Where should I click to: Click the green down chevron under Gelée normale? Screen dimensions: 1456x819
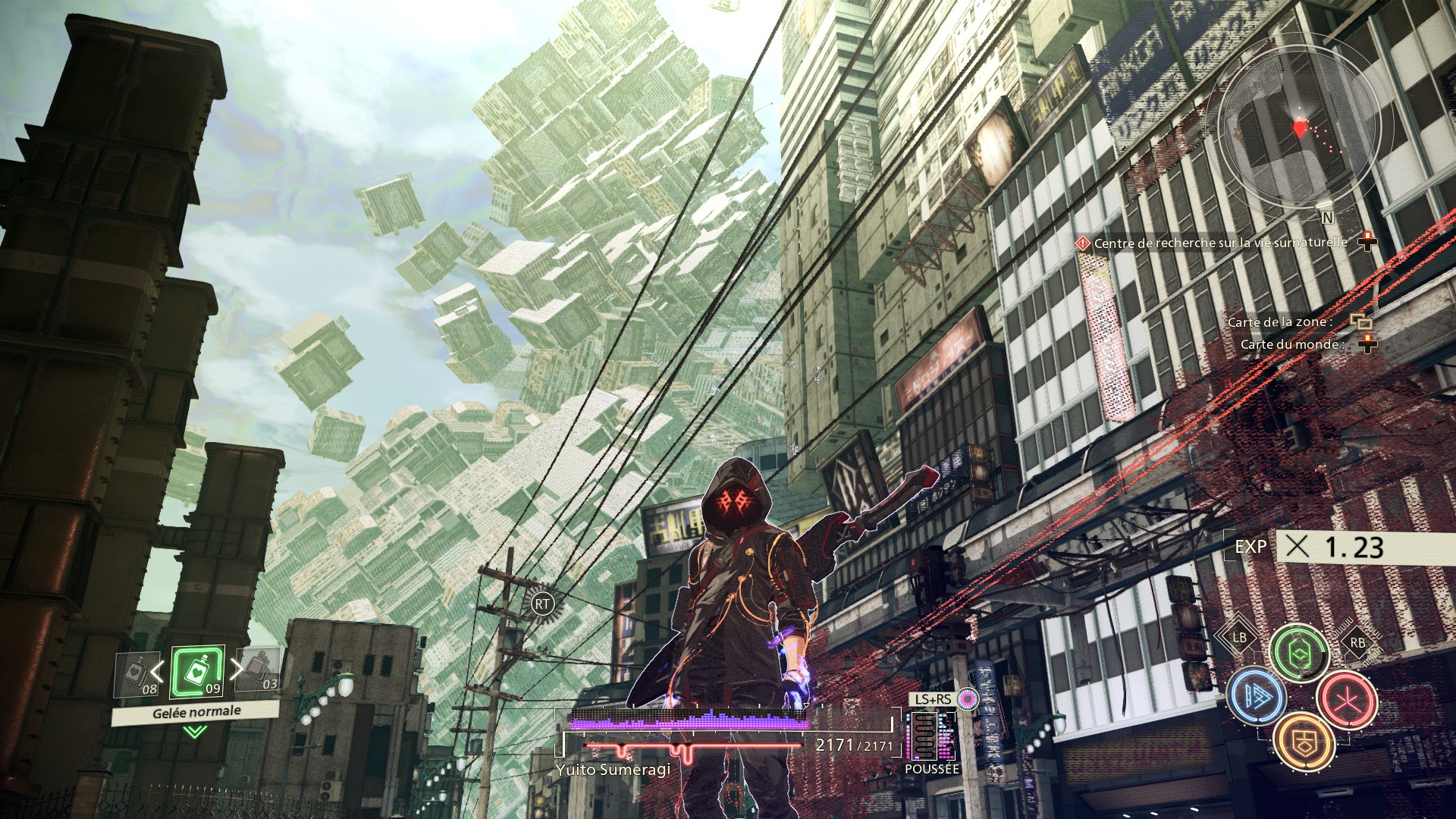click(195, 732)
